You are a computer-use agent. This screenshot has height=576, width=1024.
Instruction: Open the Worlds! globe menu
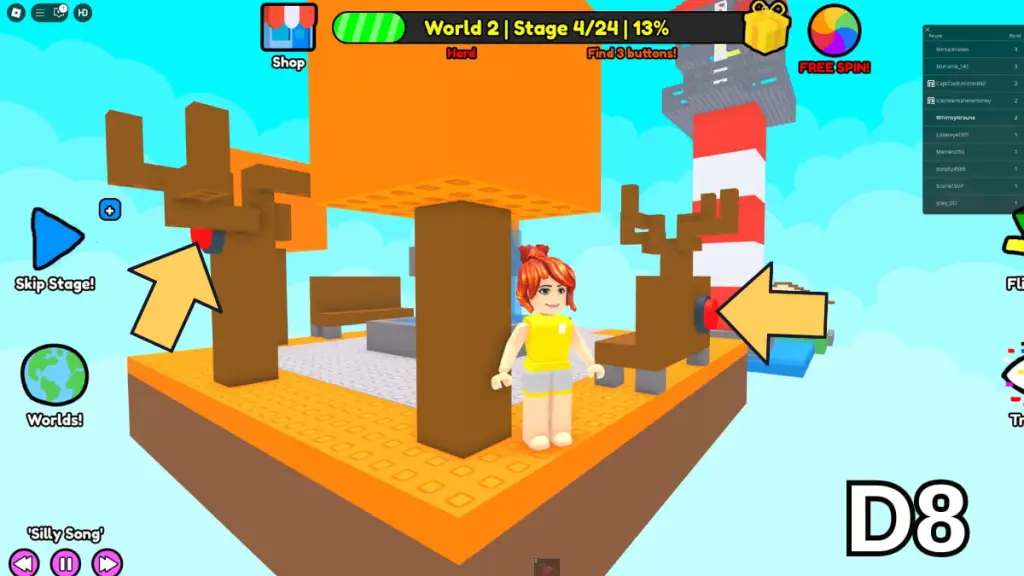click(54, 376)
